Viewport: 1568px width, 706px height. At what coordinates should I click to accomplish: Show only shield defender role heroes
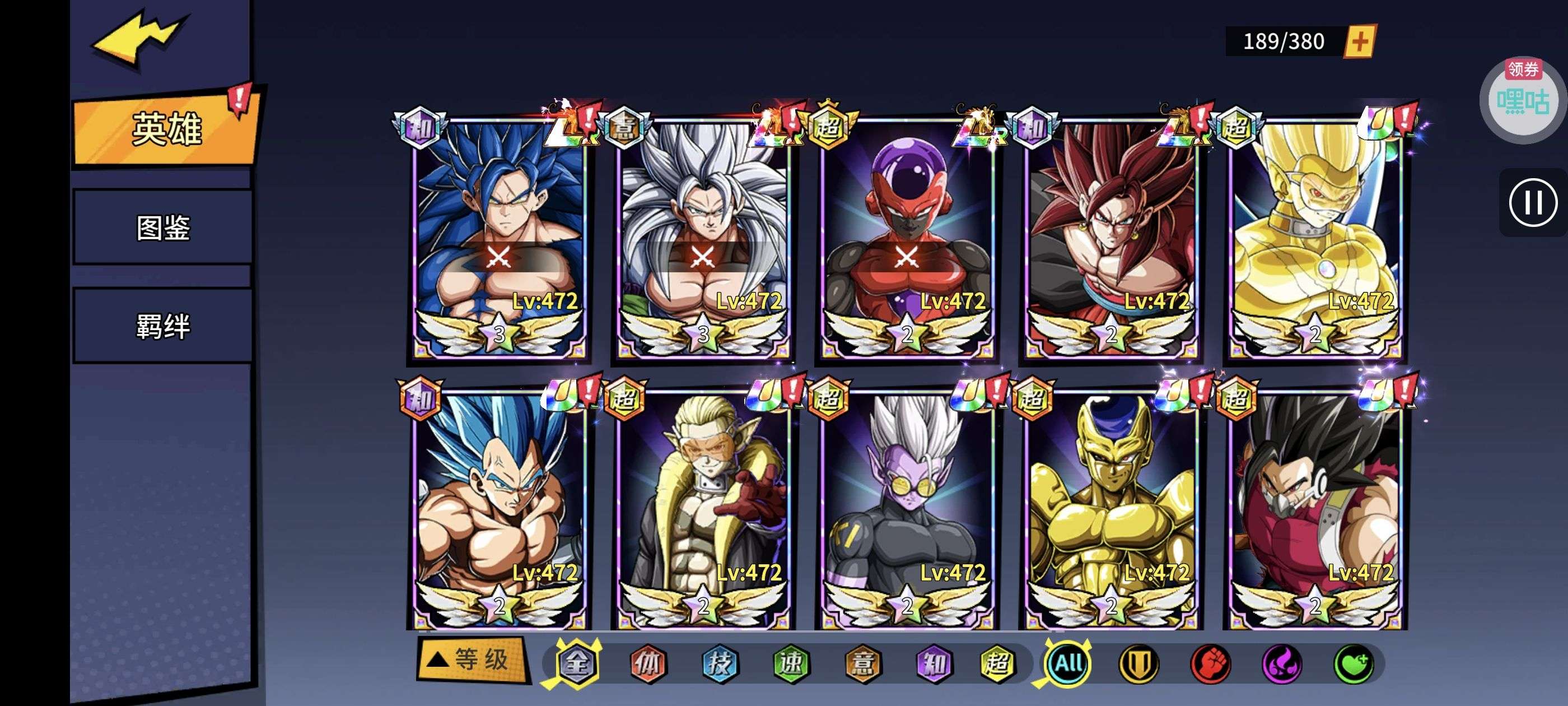click(1138, 663)
